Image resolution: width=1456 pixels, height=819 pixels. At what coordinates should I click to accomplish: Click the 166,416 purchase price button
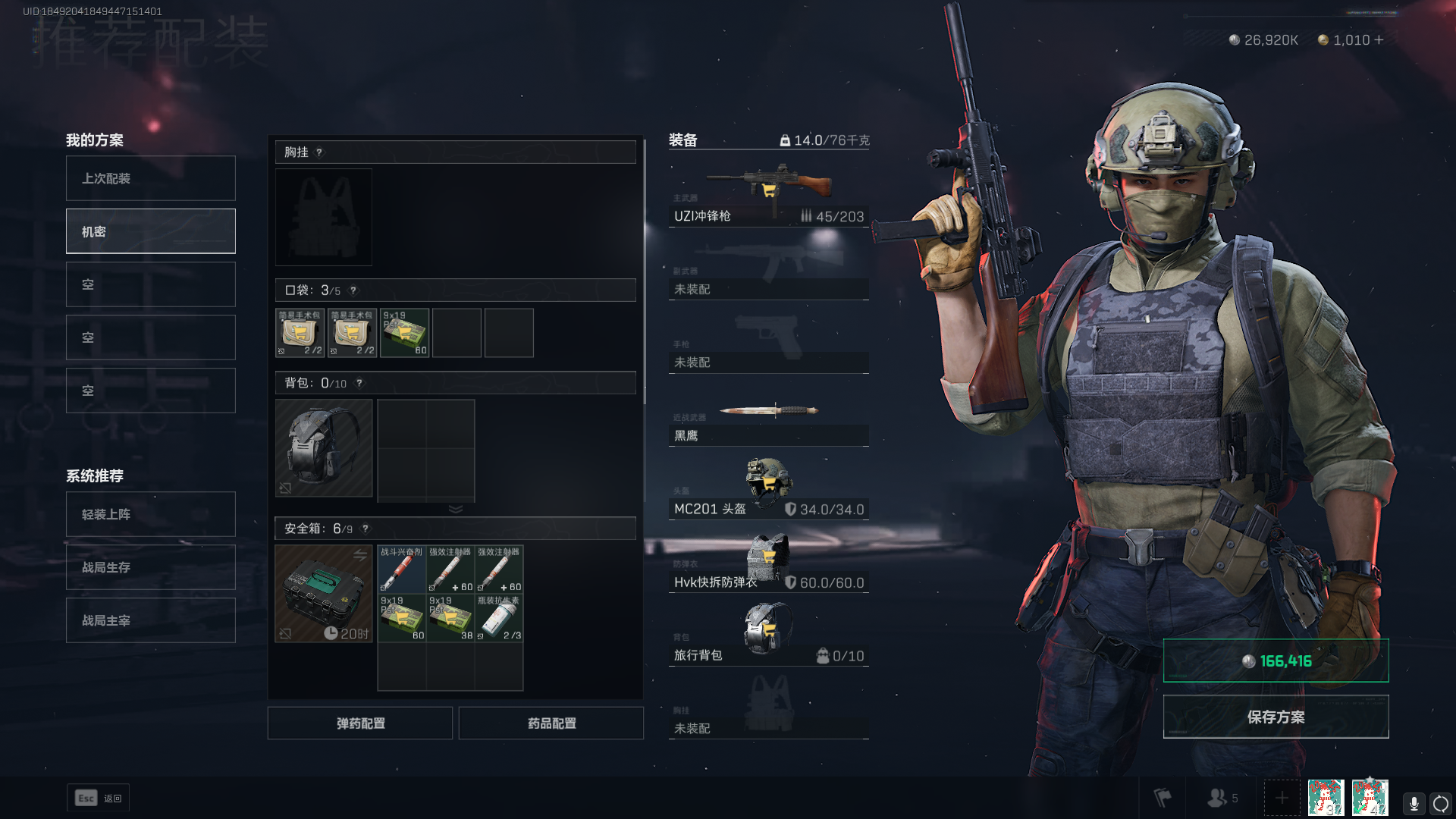pos(1276,661)
